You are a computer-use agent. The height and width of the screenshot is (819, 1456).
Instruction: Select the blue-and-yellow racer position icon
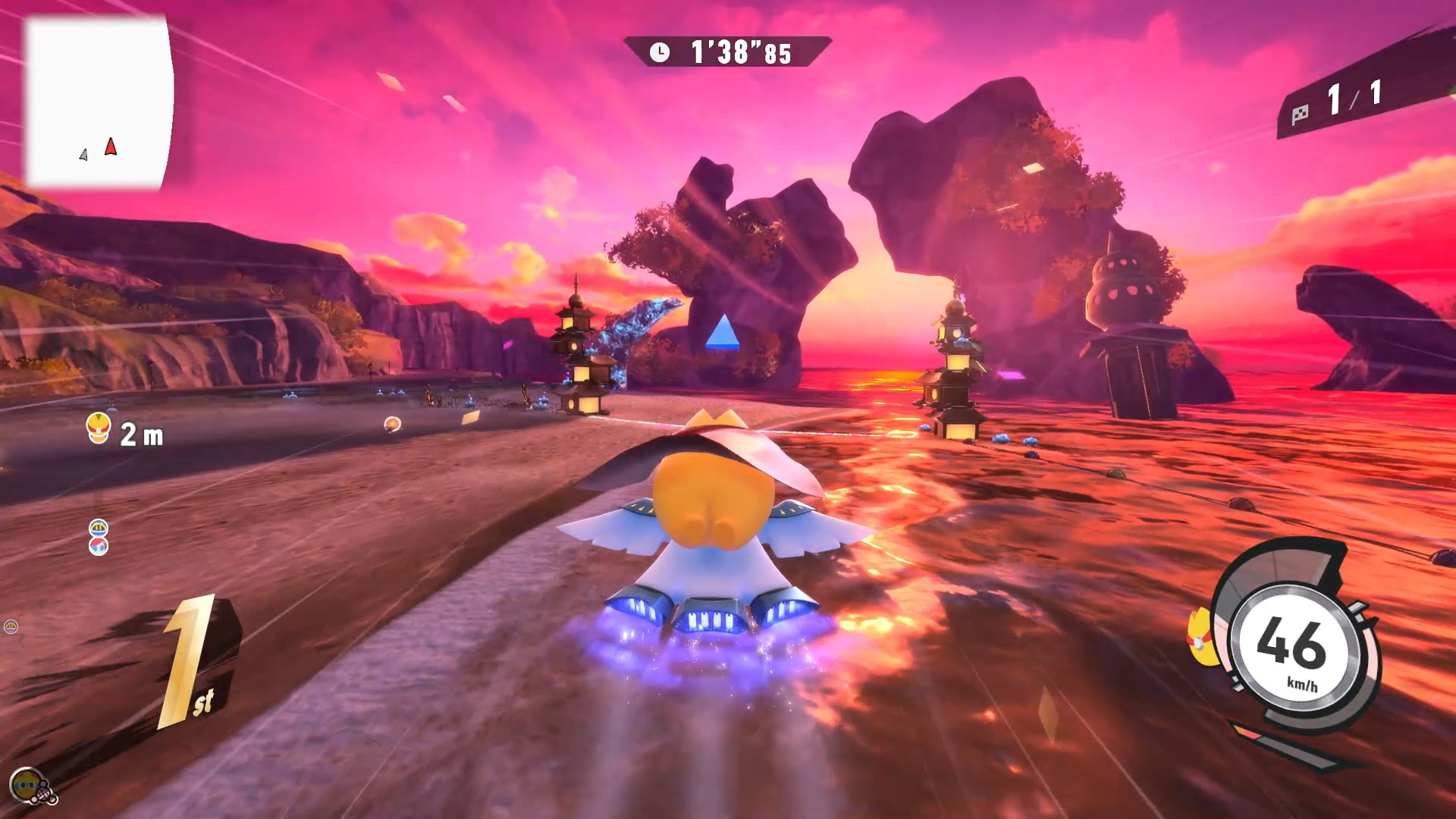[99, 527]
